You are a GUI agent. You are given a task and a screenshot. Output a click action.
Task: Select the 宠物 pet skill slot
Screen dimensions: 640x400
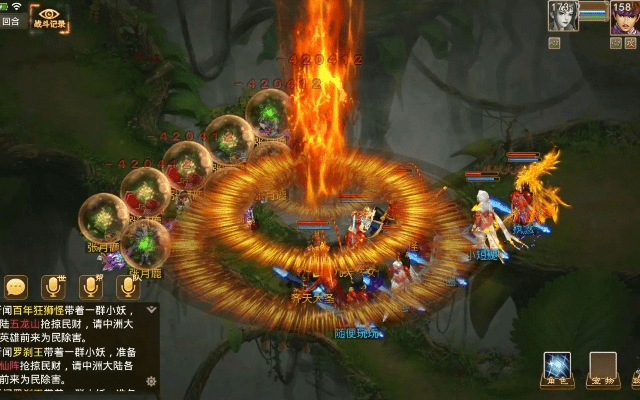(602, 368)
